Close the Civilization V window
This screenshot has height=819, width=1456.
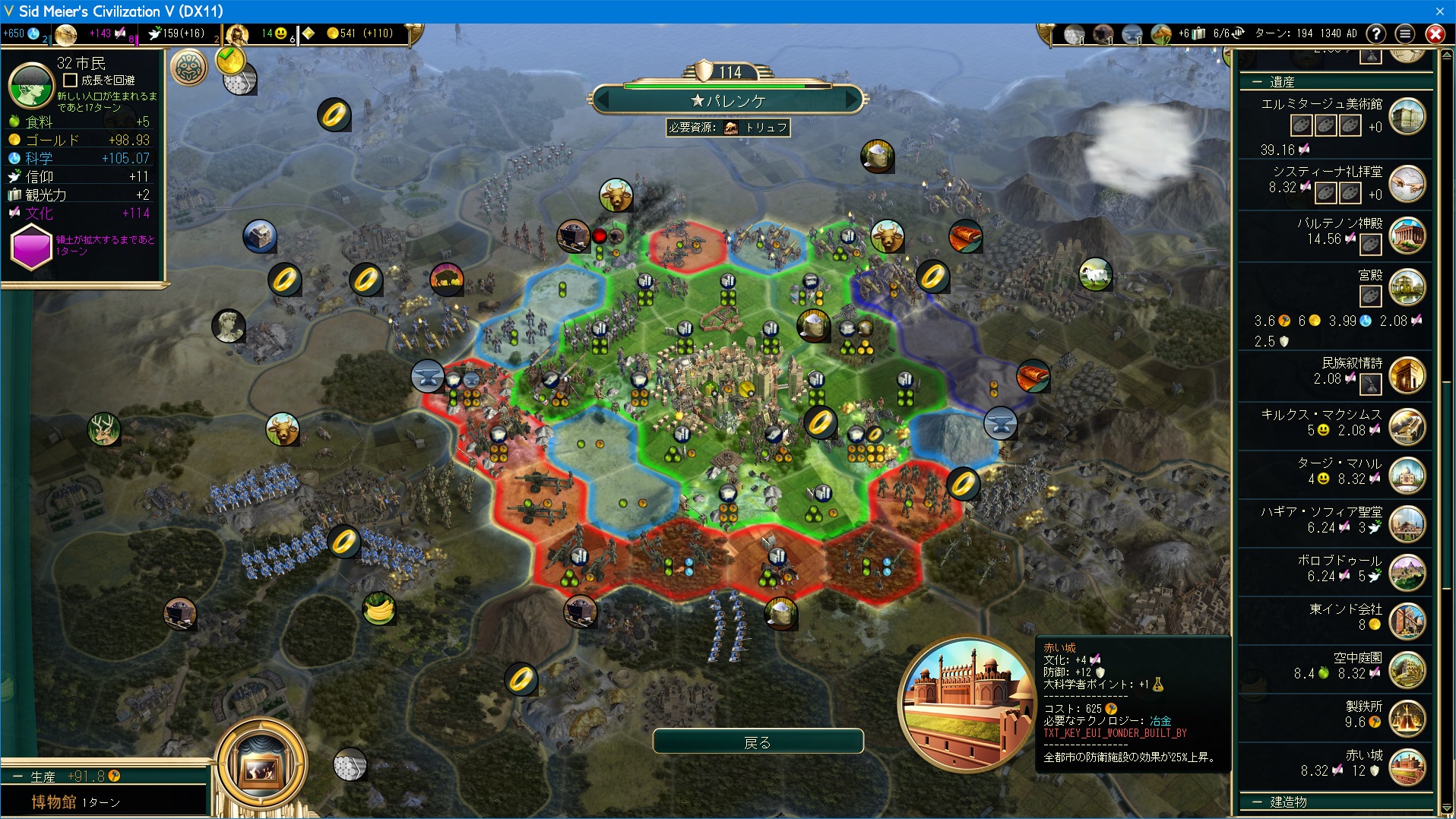click(x=1439, y=11)
